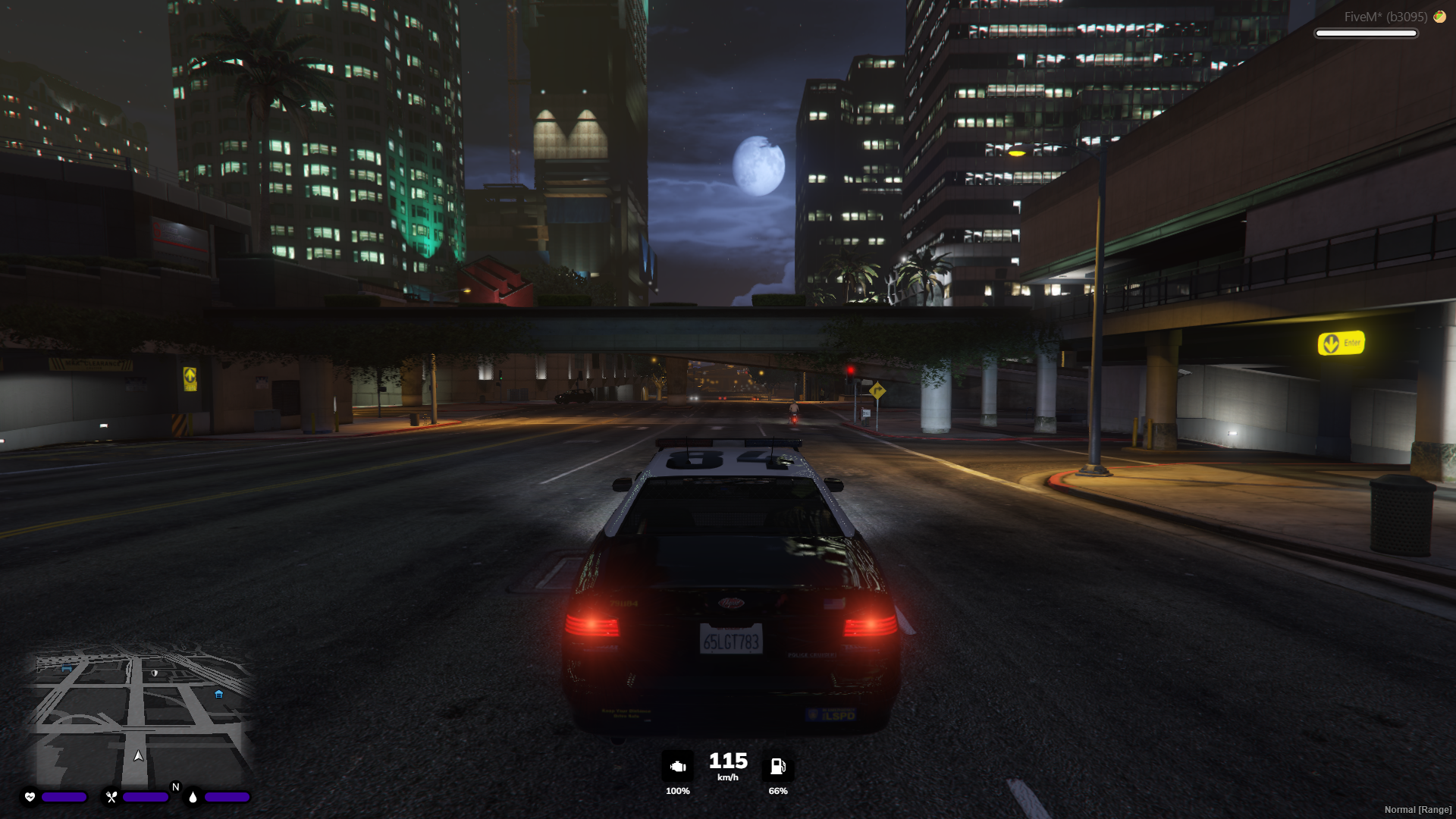
Task: Click the taco emoji next to FiveM version
Action: [x=1440, y=15]
